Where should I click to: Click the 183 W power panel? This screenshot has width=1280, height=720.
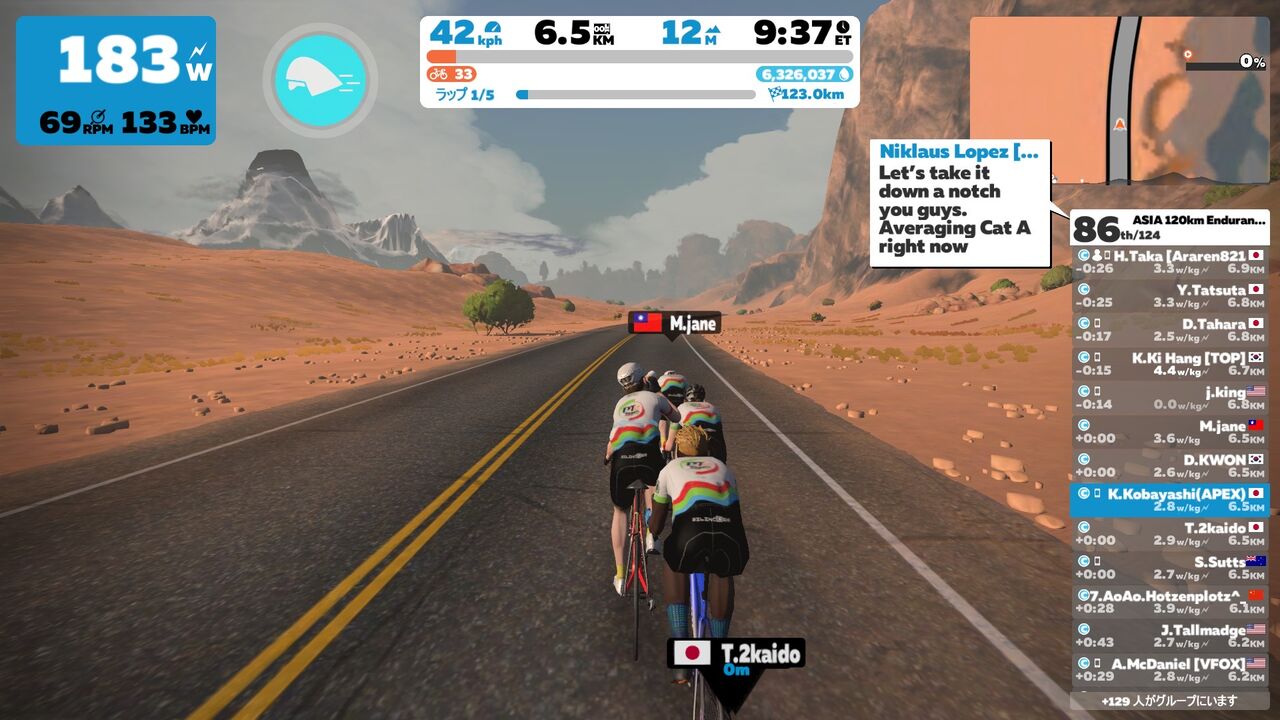click(116, 81)
